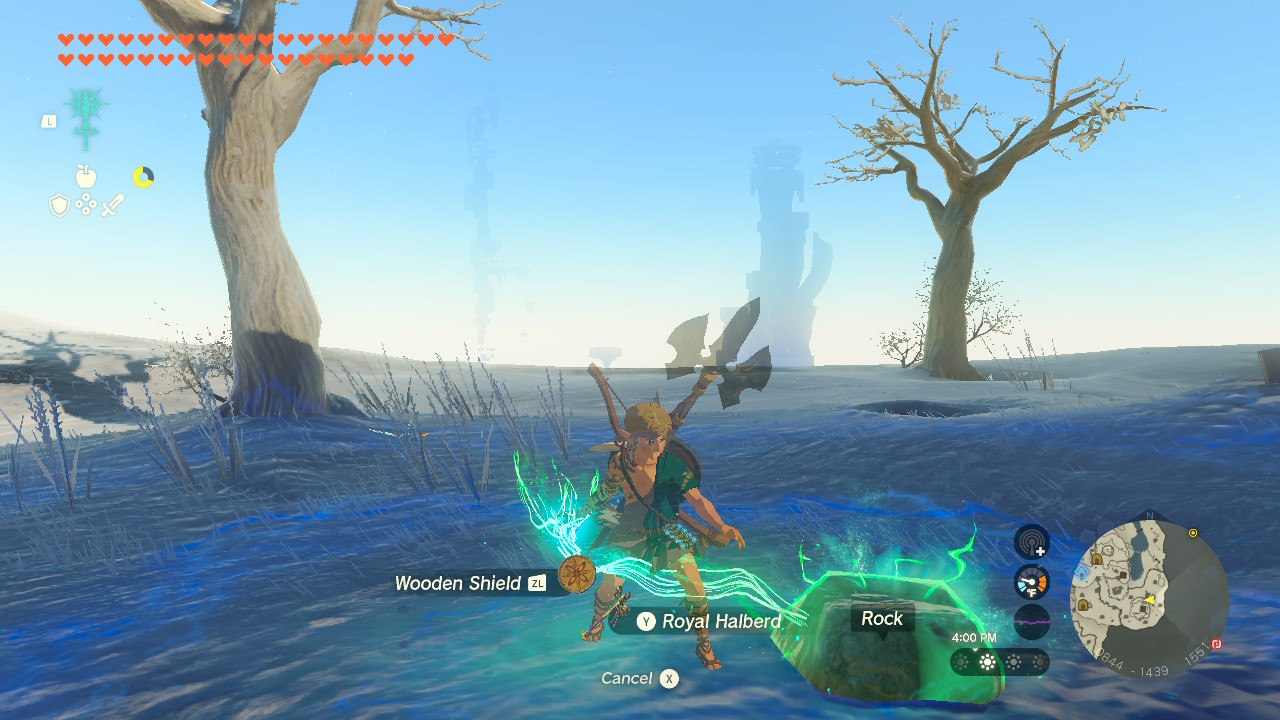1280x720 pixels.
Task: Toggle the d-pad quick menu icon
Action: pos(86,203)
